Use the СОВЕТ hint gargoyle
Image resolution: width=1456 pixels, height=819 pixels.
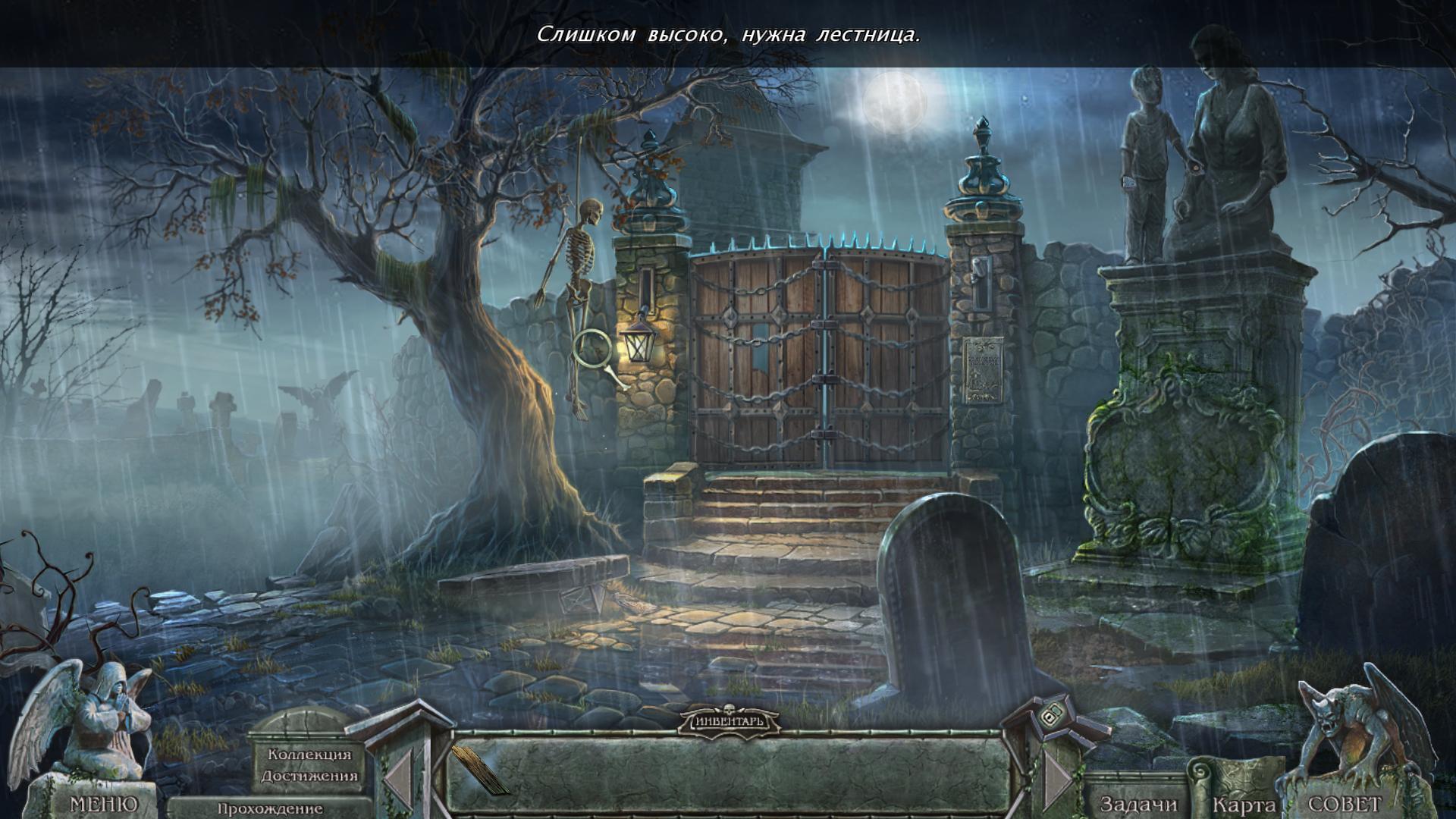[x=1344, y=804]
